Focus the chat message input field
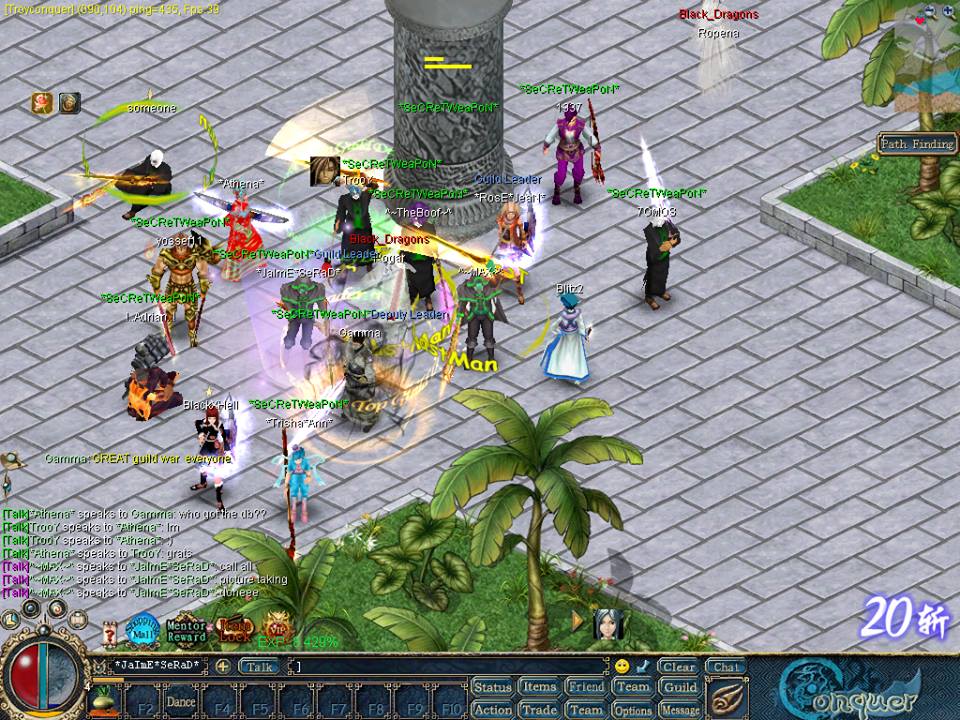The height and width of the screenshot is (720, 960). 450,666
